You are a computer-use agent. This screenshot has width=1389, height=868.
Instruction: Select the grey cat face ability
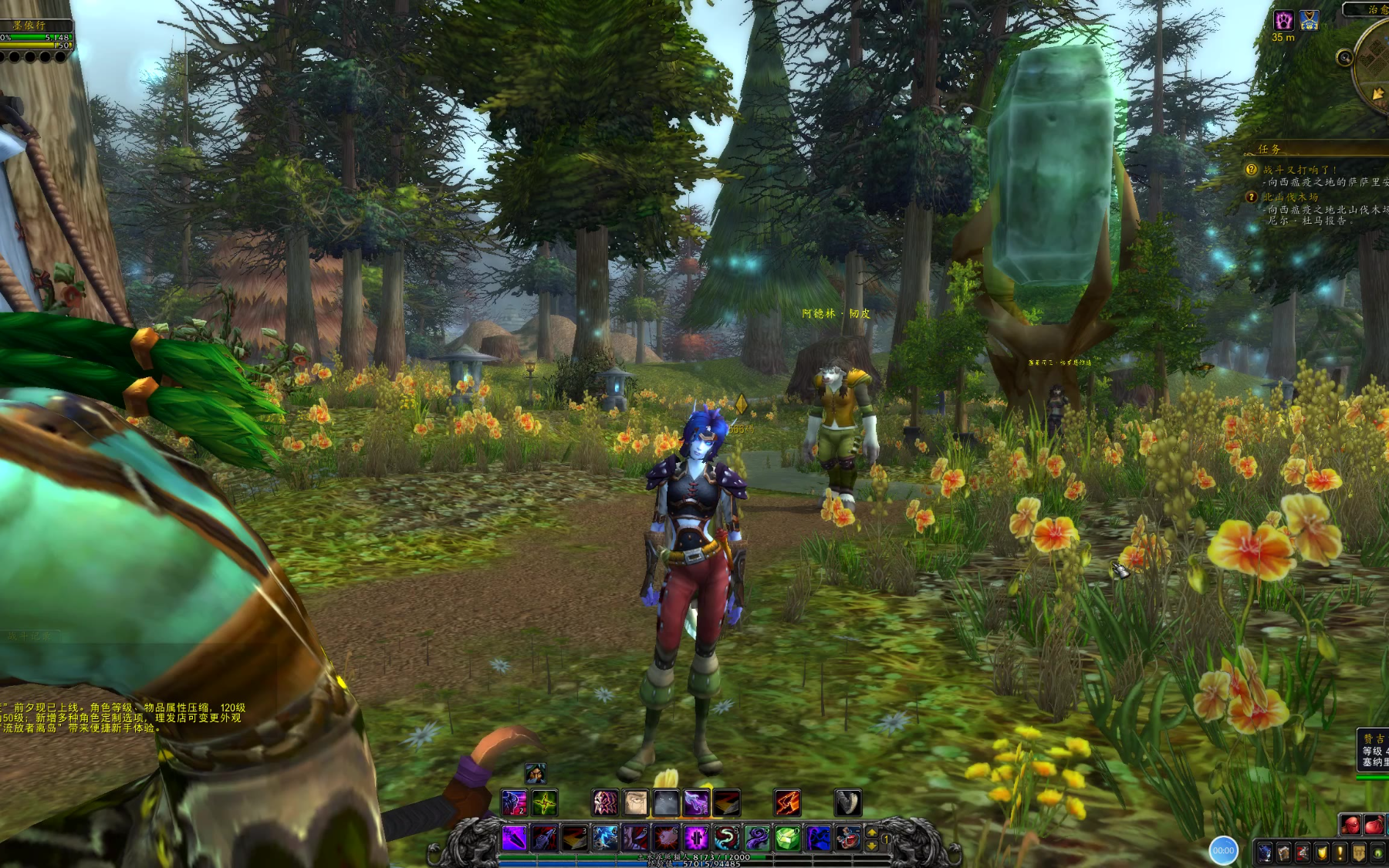(666, 803)
